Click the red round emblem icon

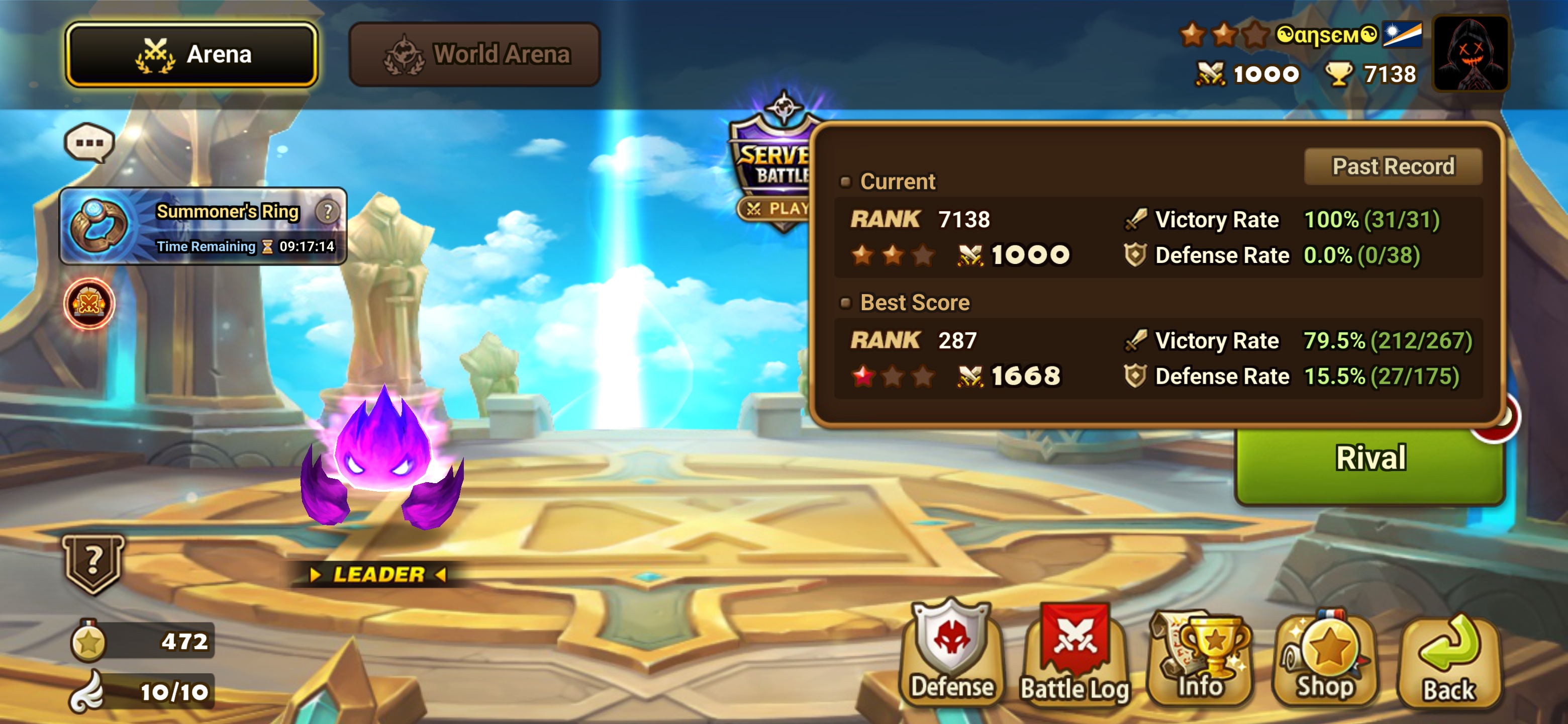click(x=89, y=303)
